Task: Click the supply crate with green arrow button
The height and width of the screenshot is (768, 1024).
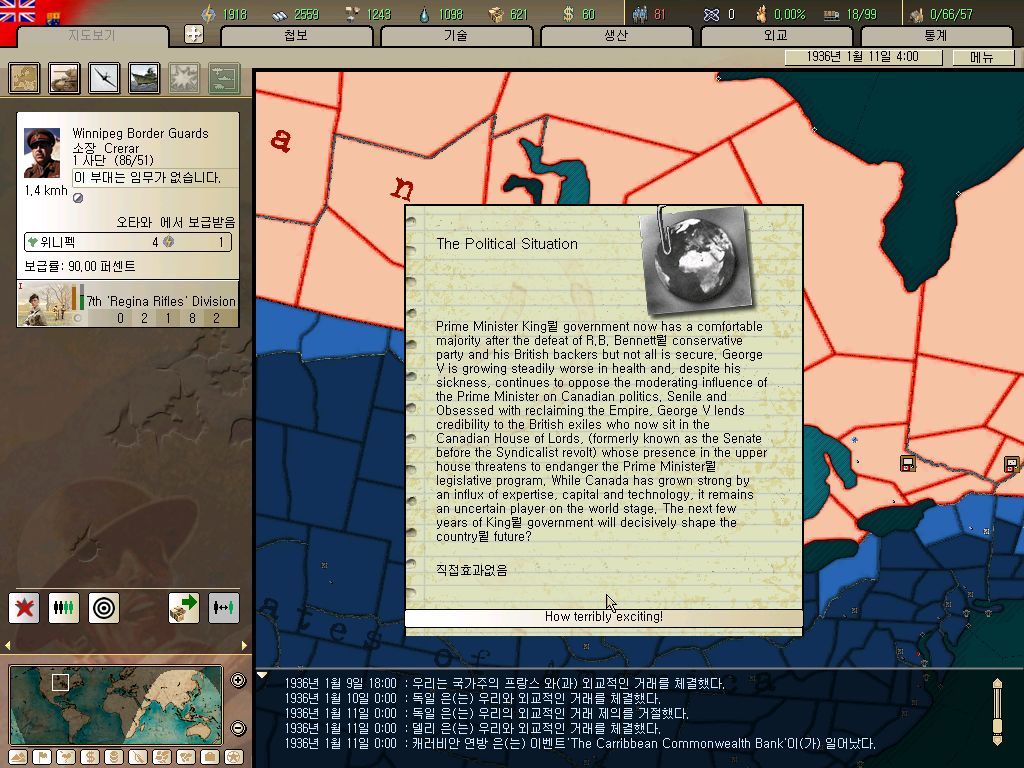Action: pyautogui.click(x=184, y=607)
